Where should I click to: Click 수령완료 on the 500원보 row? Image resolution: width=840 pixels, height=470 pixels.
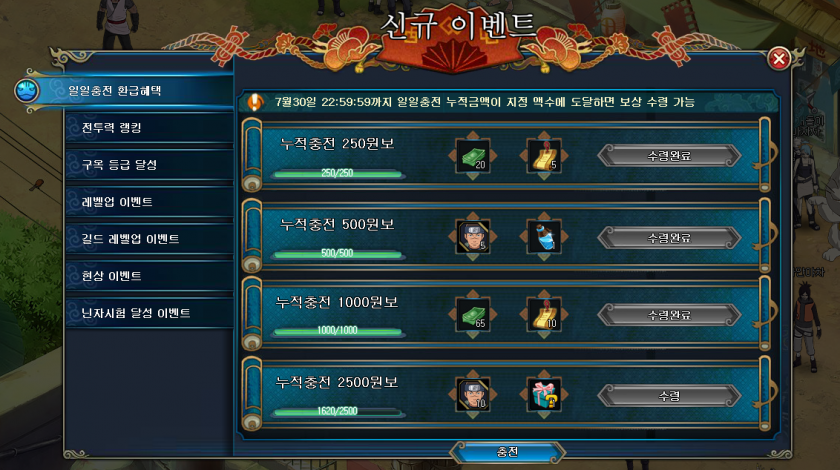coord(669,237)
